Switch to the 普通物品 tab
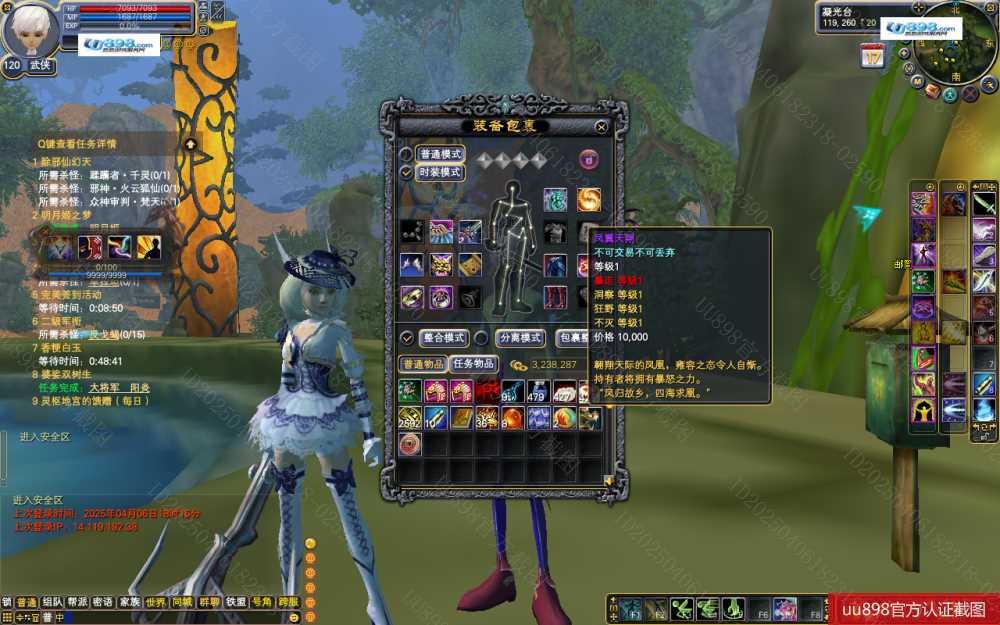 pyautogui.click(x=422, y=364)
